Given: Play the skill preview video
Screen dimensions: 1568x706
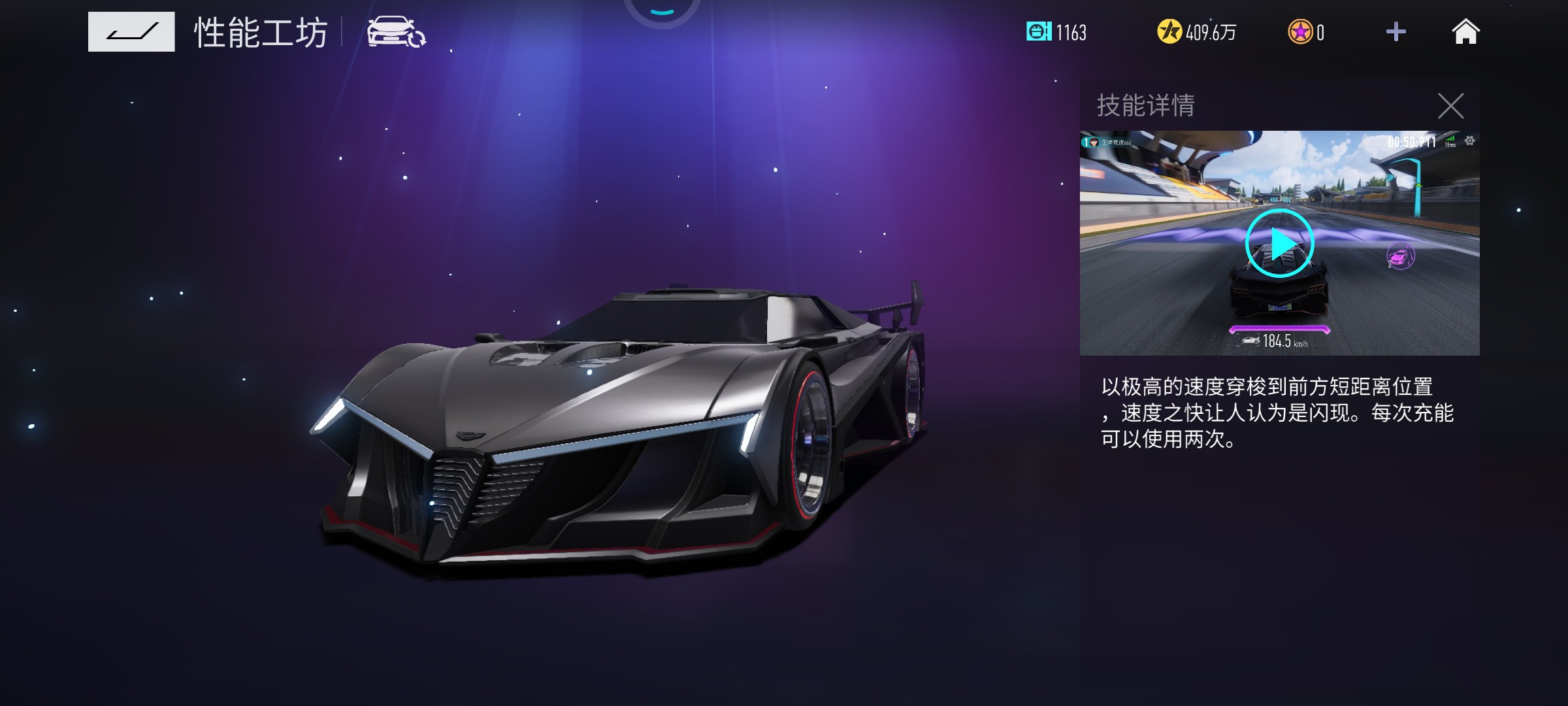Looking at the screenshot, I should [x=1279, y=244].
